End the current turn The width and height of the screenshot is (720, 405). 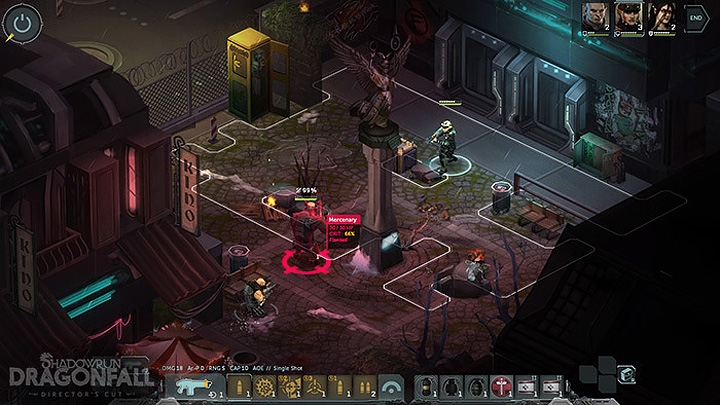click(696, 17)
